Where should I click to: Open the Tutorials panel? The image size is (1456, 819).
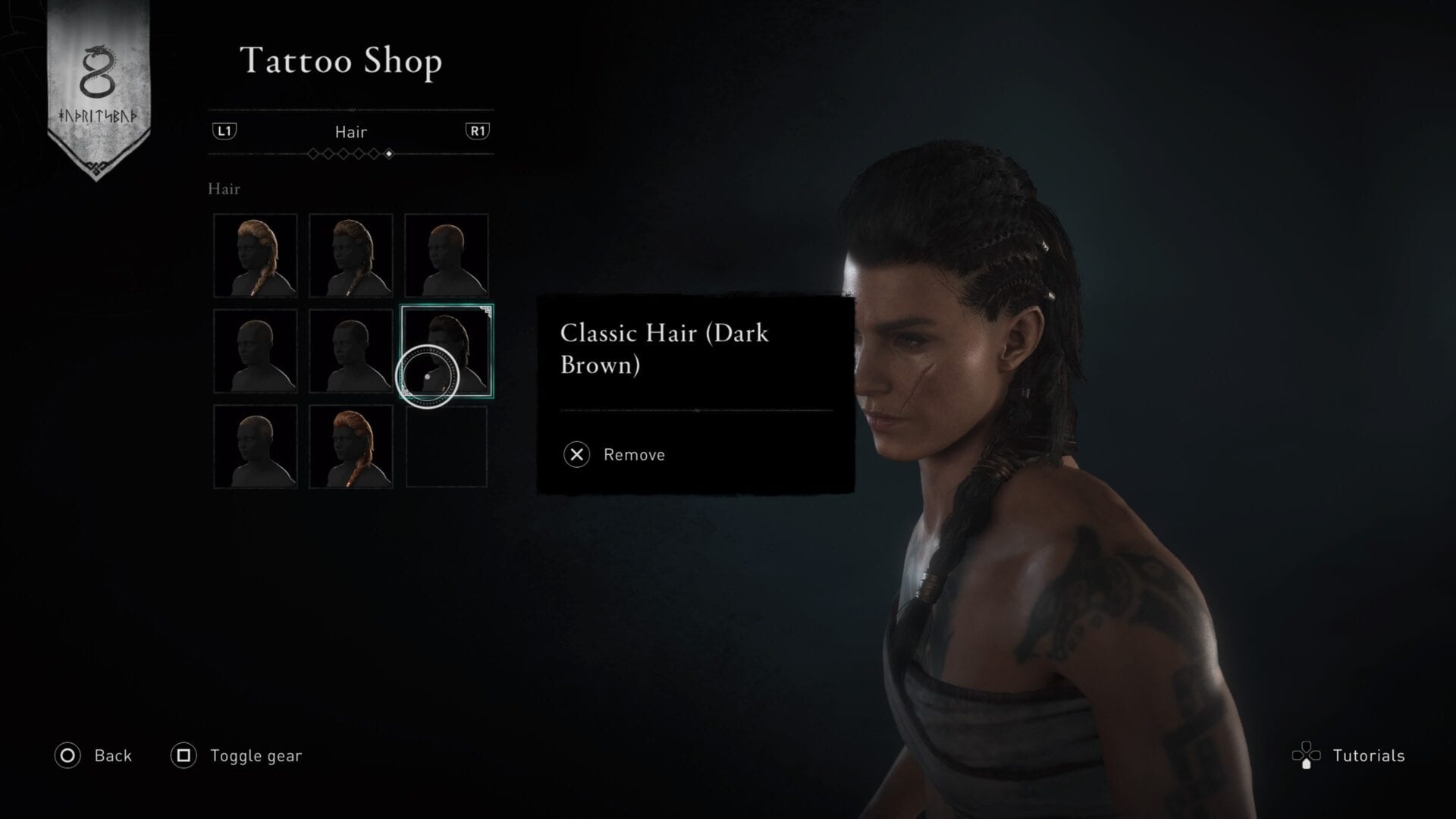(x=1369, y=755)
